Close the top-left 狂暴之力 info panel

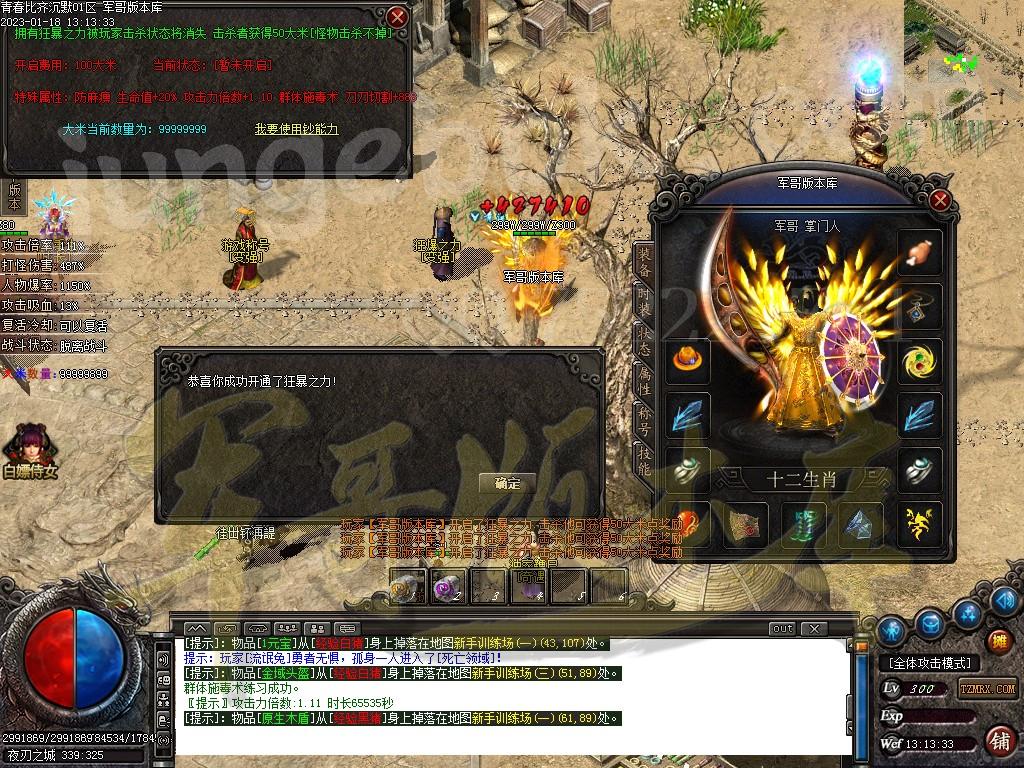[397, 17]
